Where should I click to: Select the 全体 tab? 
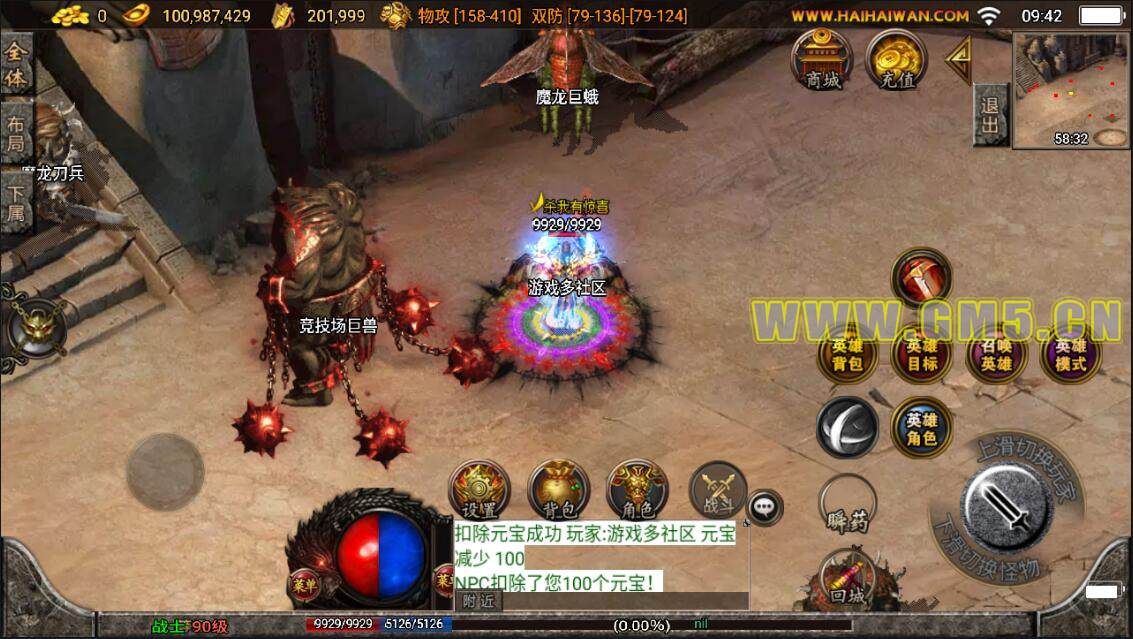pos(16,66)
